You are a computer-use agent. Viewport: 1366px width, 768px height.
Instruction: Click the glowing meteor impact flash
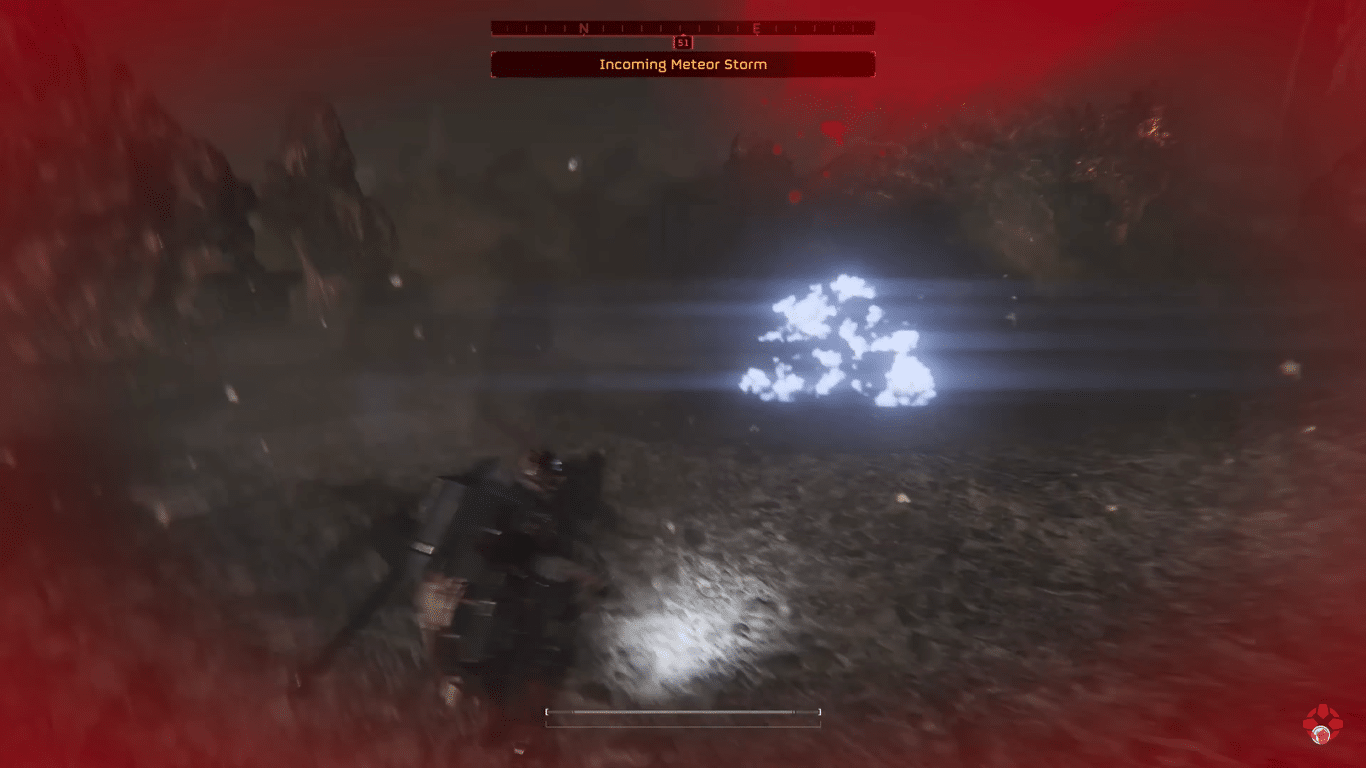840,340
